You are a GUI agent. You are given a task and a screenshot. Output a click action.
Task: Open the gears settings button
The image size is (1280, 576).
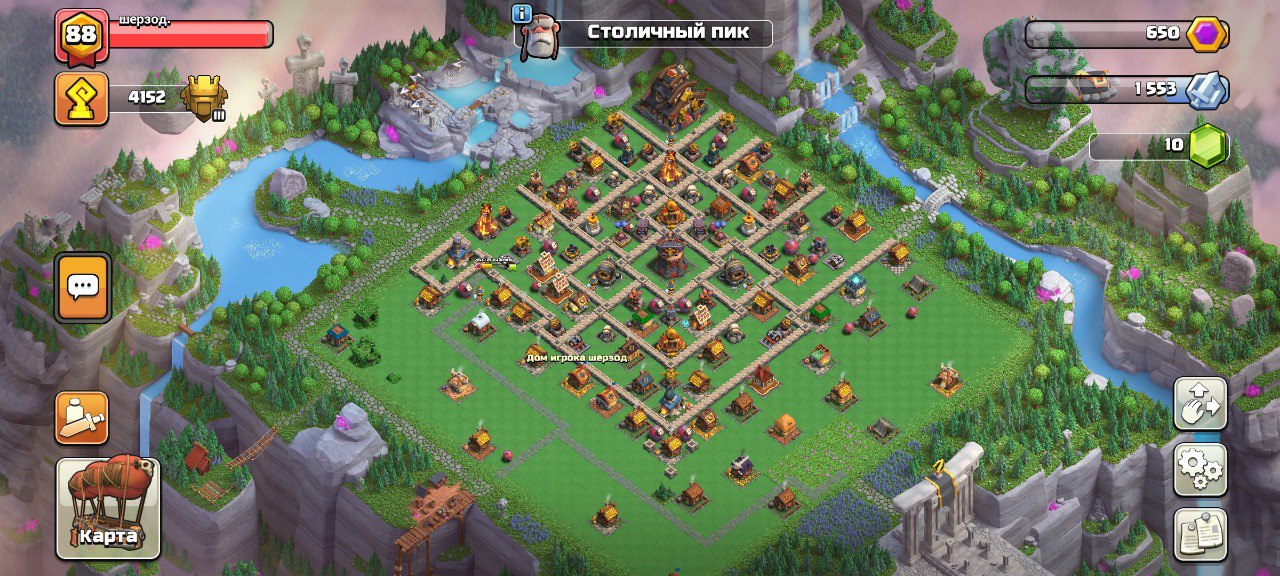(1200, 469)
